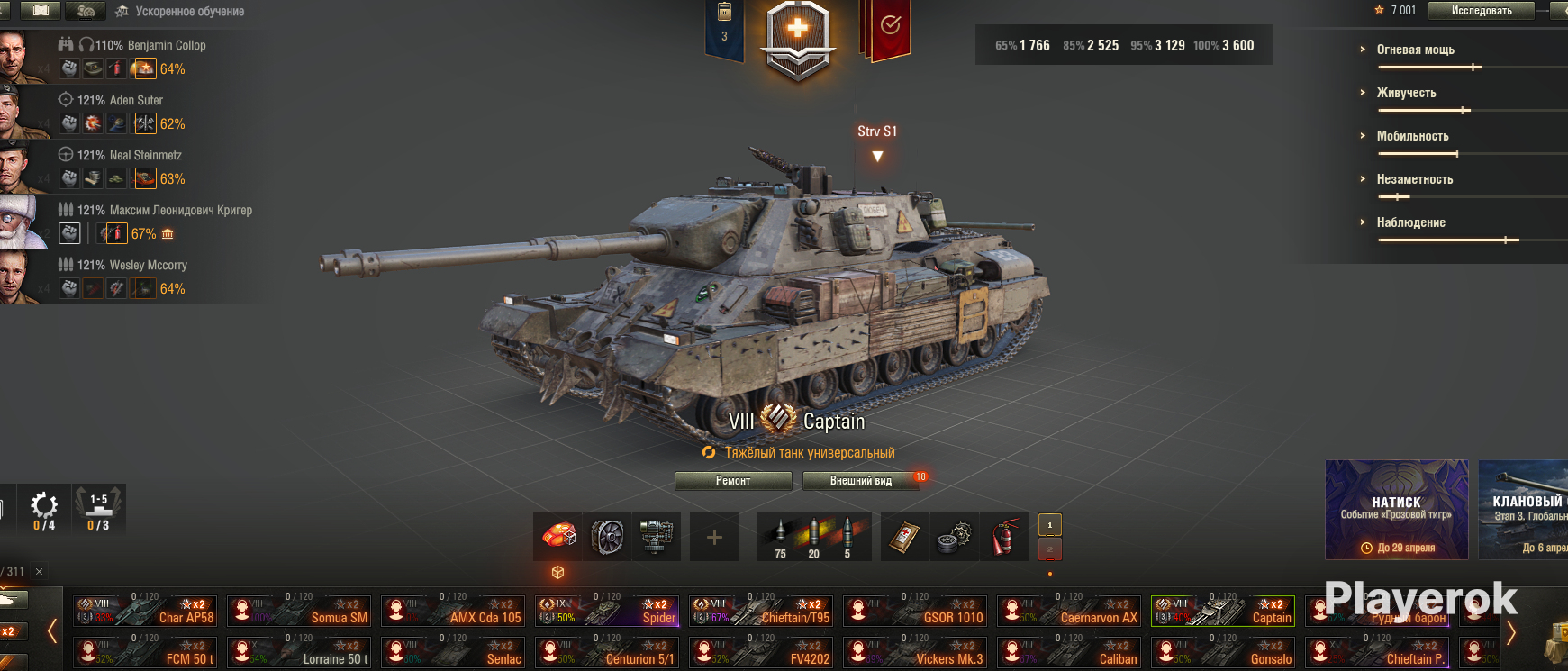
Task: Select the Char AP58 tank in carousel
Action: click(x=145, y=610)
